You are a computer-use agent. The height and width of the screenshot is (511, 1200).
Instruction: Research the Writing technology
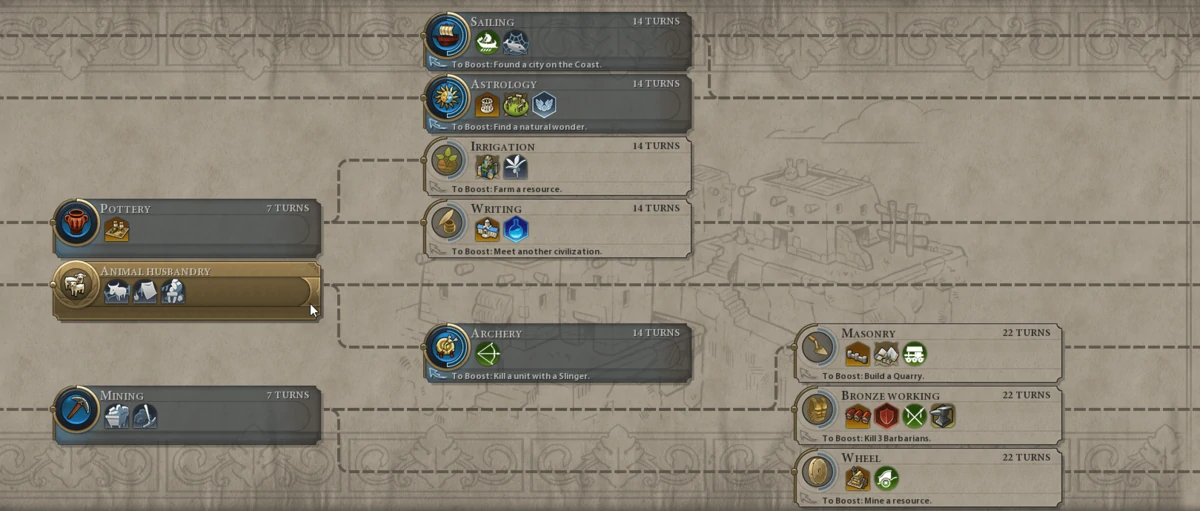click(558, 229)
